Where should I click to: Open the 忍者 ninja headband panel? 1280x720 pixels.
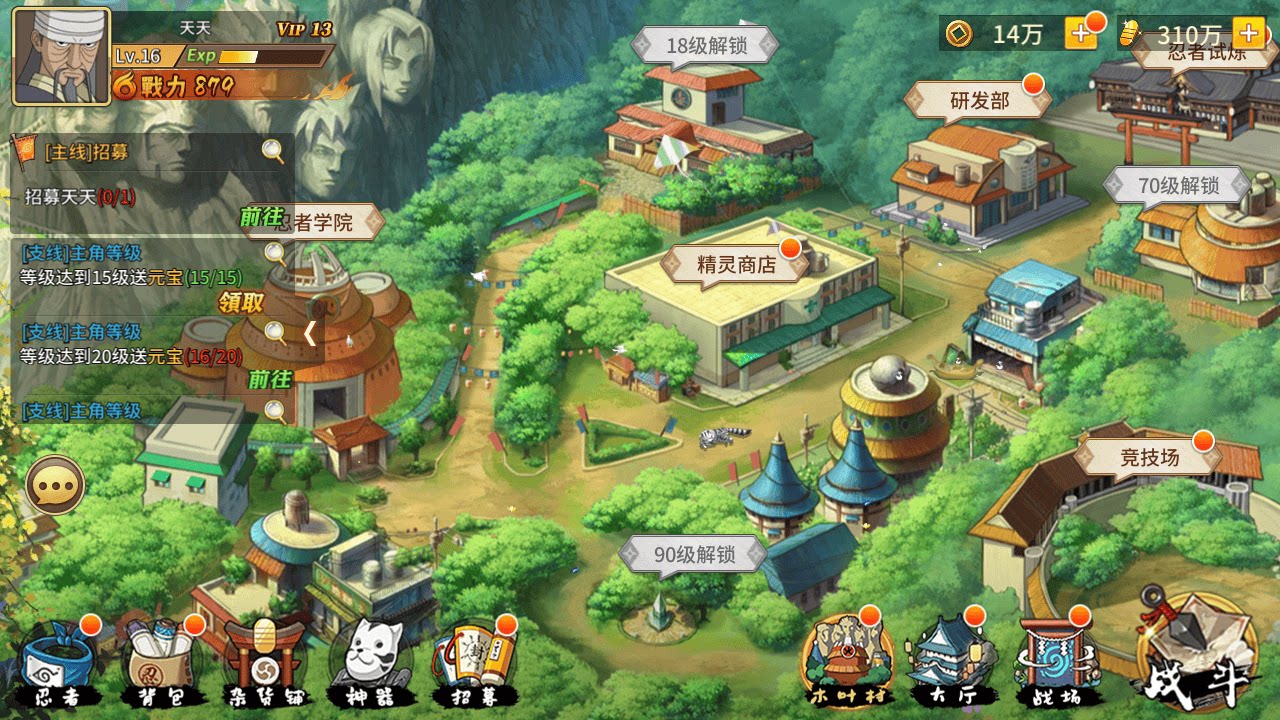(58, 655)
